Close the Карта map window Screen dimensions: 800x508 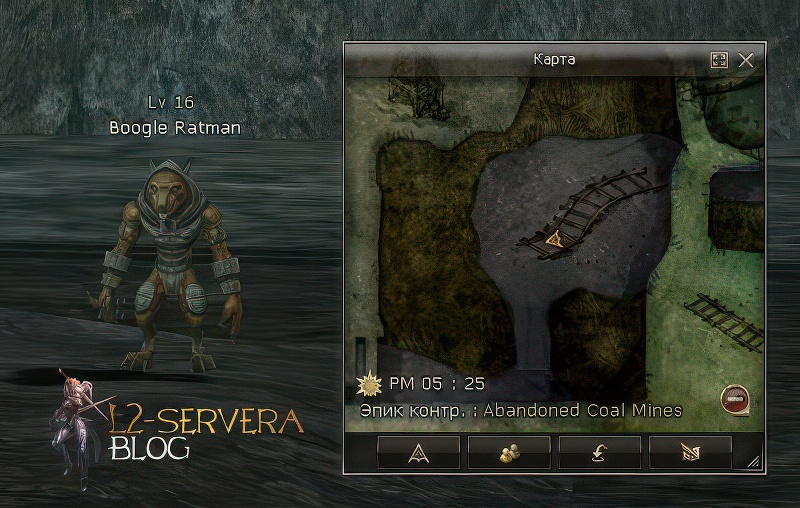(745, 60)
